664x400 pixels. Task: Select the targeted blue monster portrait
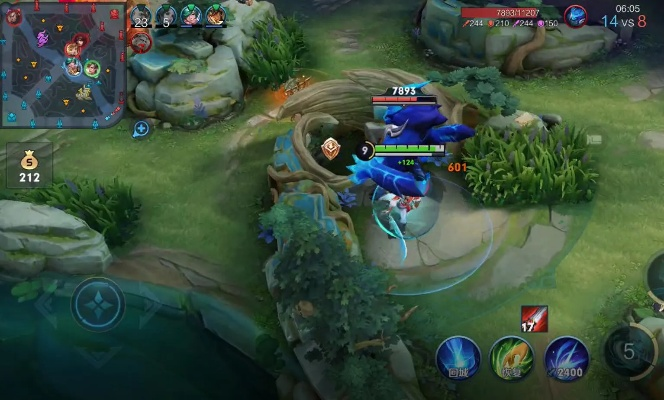pyautogui.click(x=576, y=15)
